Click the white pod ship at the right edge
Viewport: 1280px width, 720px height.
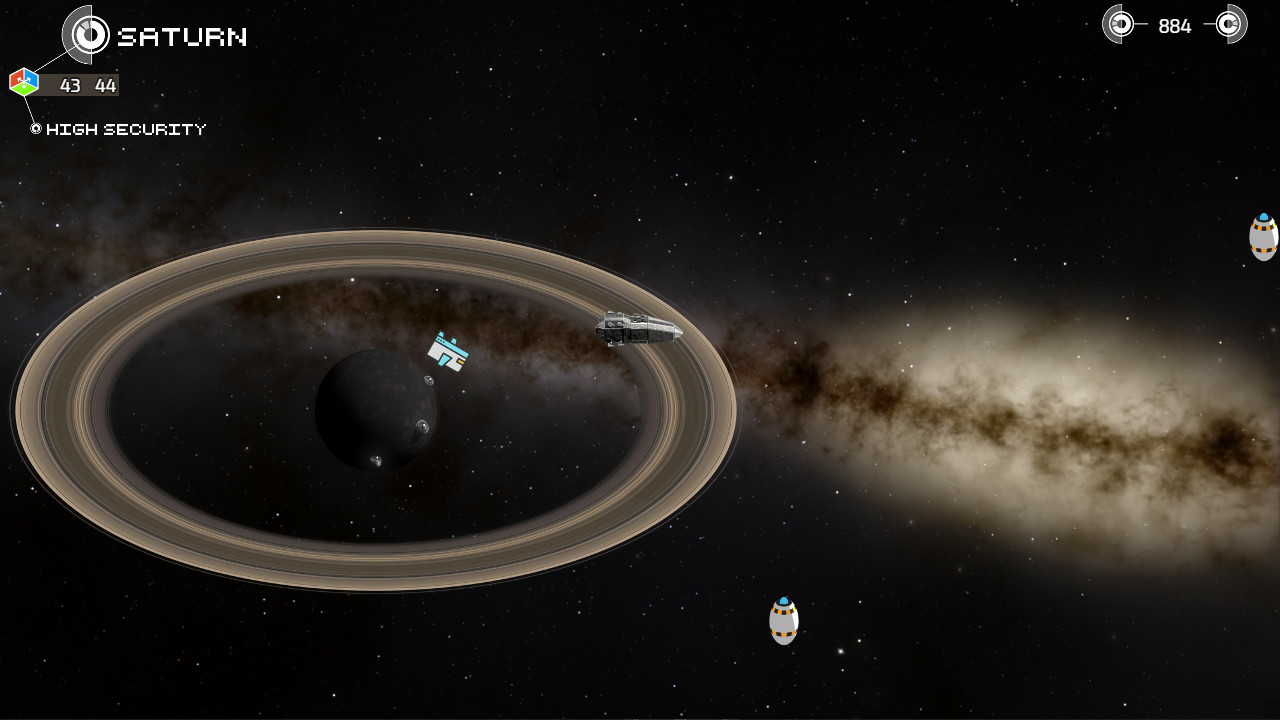tap(1263, 237)
